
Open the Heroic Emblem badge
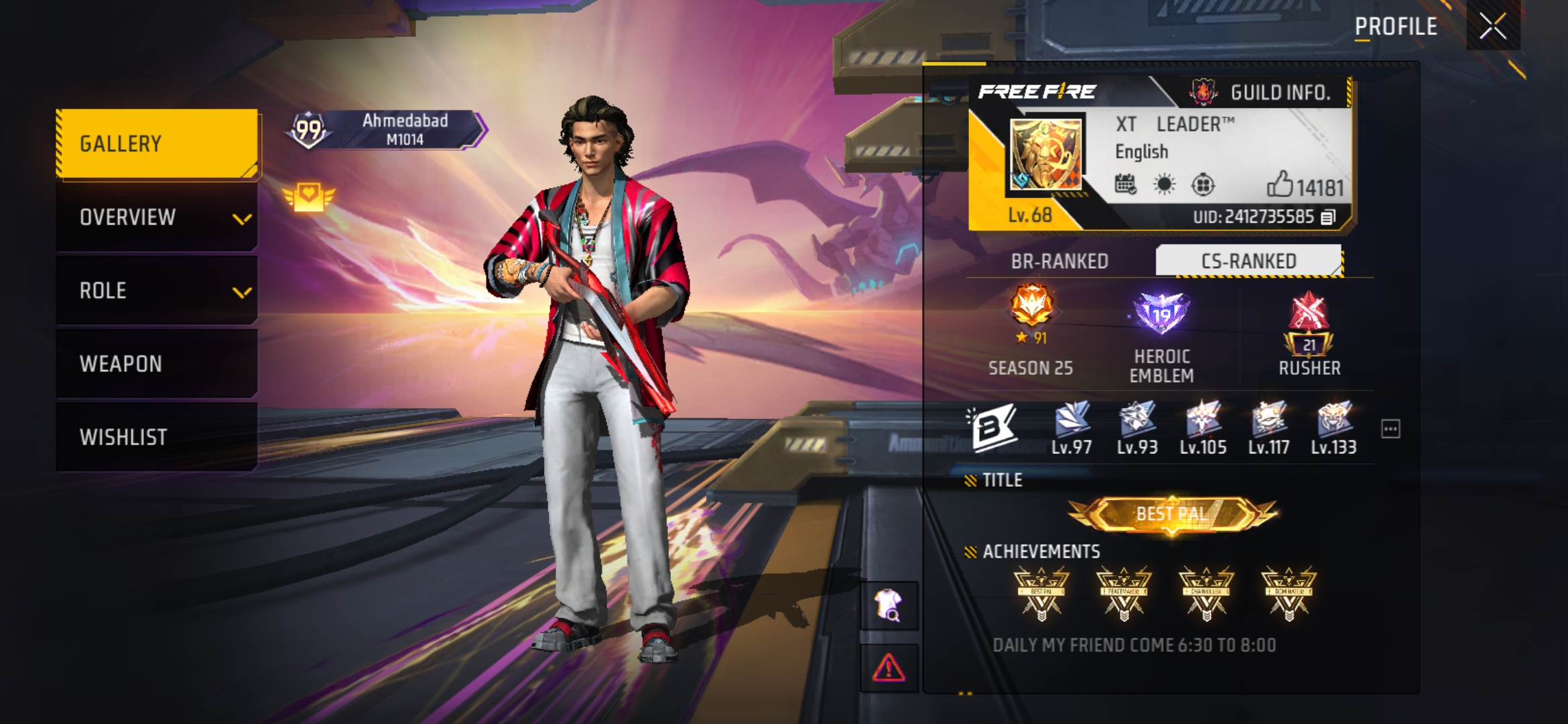[x=1161, y=315]
